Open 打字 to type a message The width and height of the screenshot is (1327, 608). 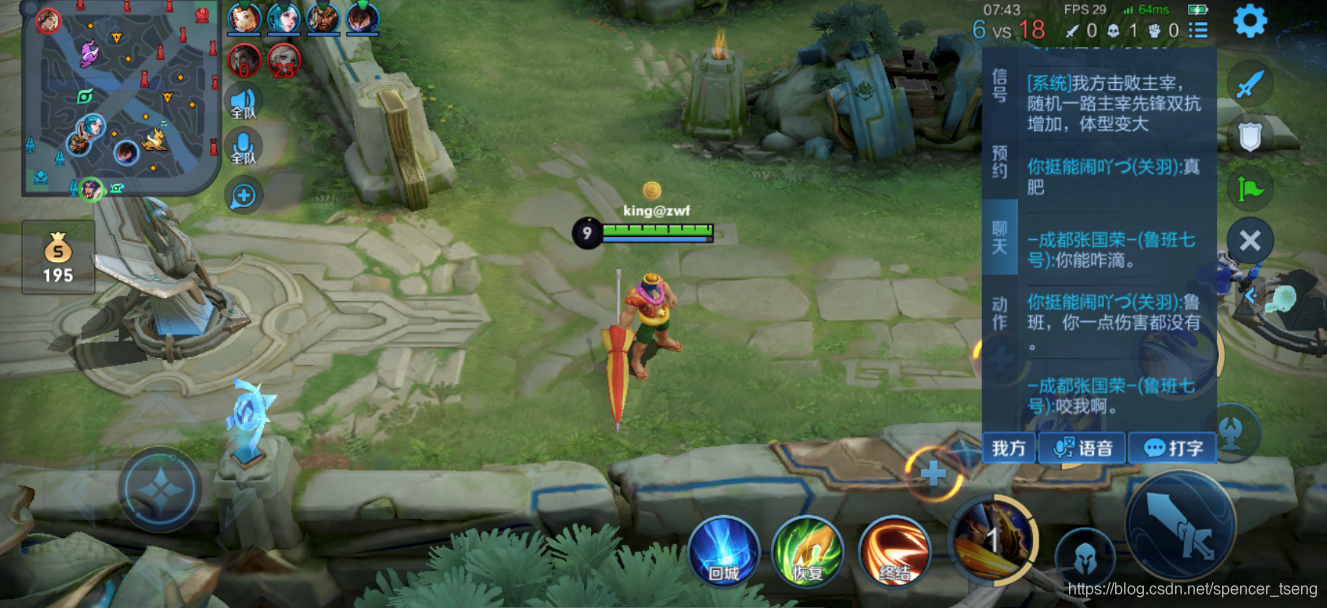[1173, 448]
